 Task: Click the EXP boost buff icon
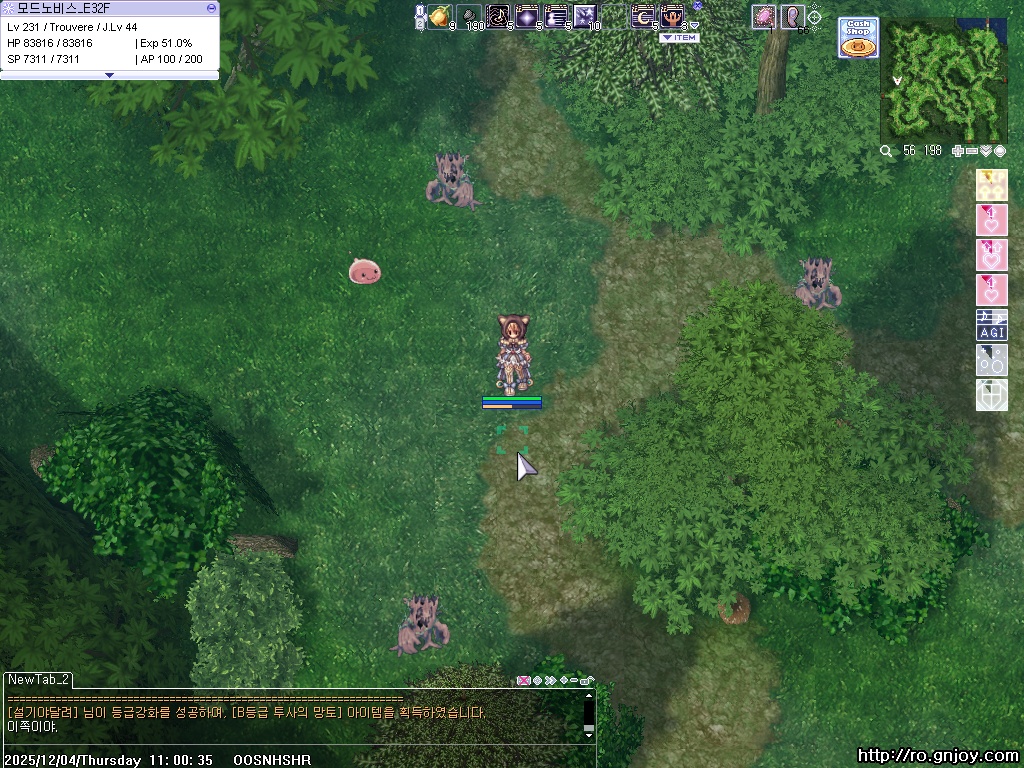click(x=991, y=185)
